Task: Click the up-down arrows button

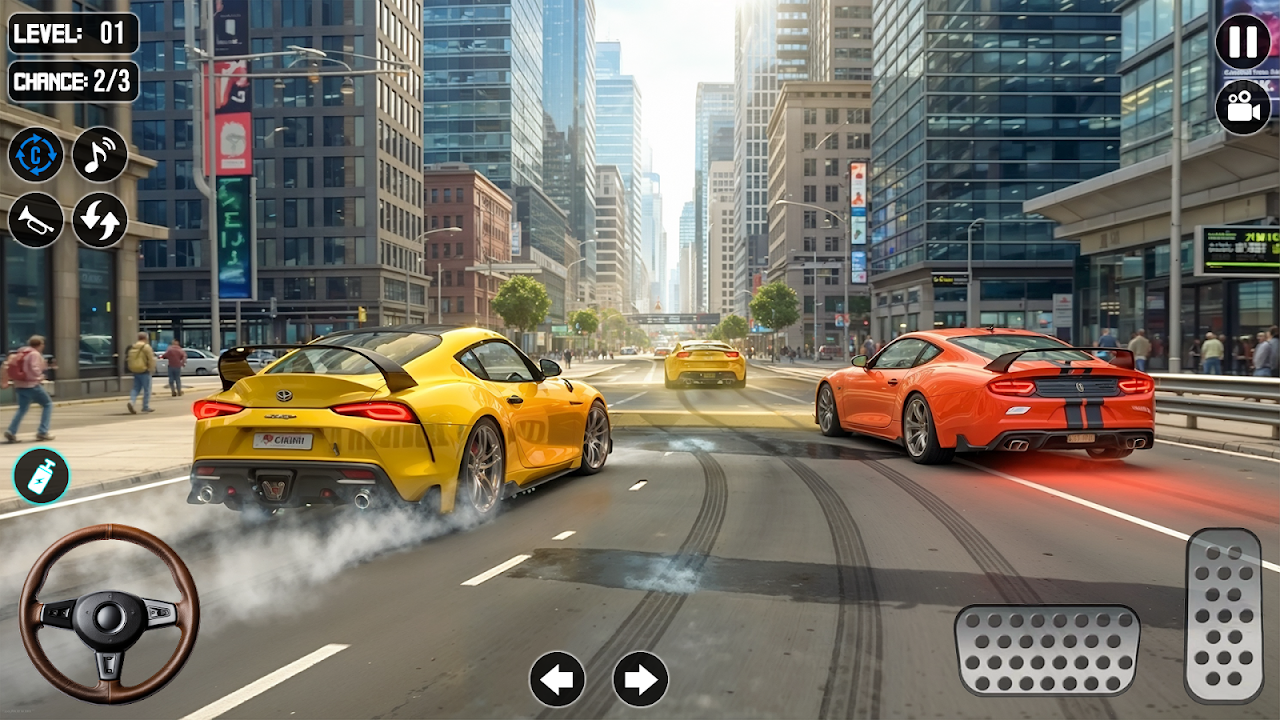Action: [100, 220]
